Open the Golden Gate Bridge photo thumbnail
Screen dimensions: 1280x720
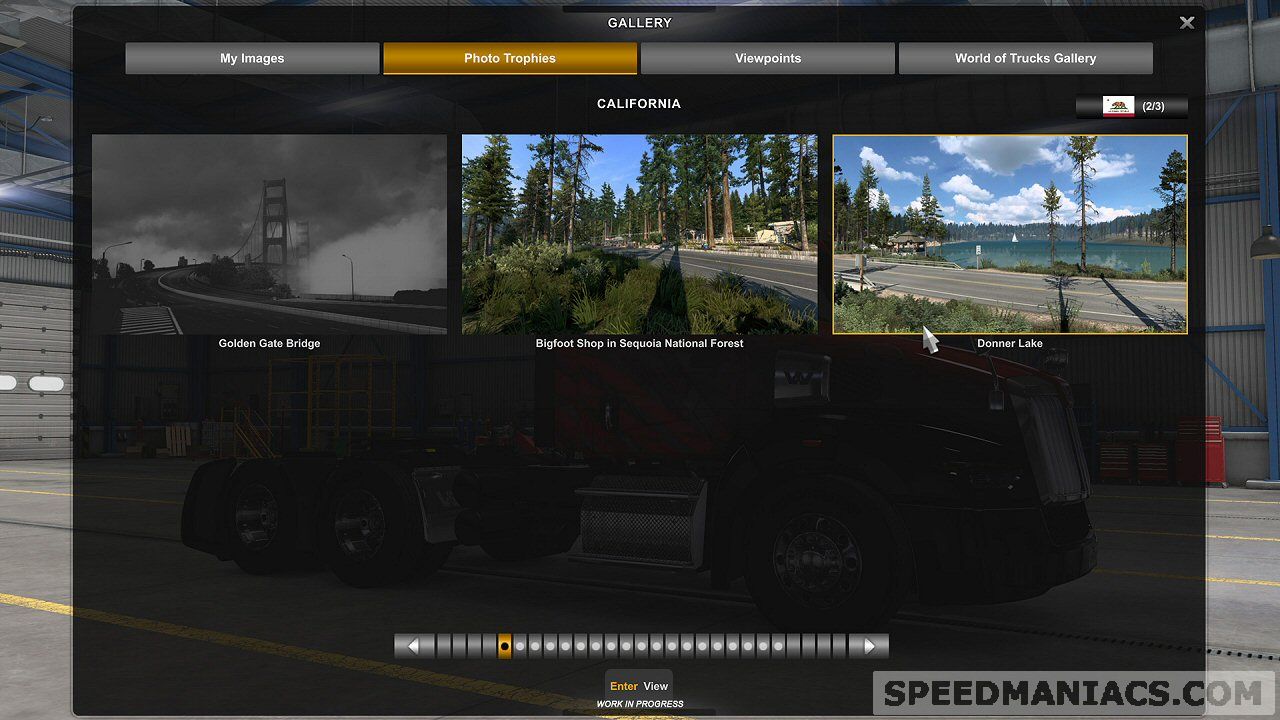point(269,234)
